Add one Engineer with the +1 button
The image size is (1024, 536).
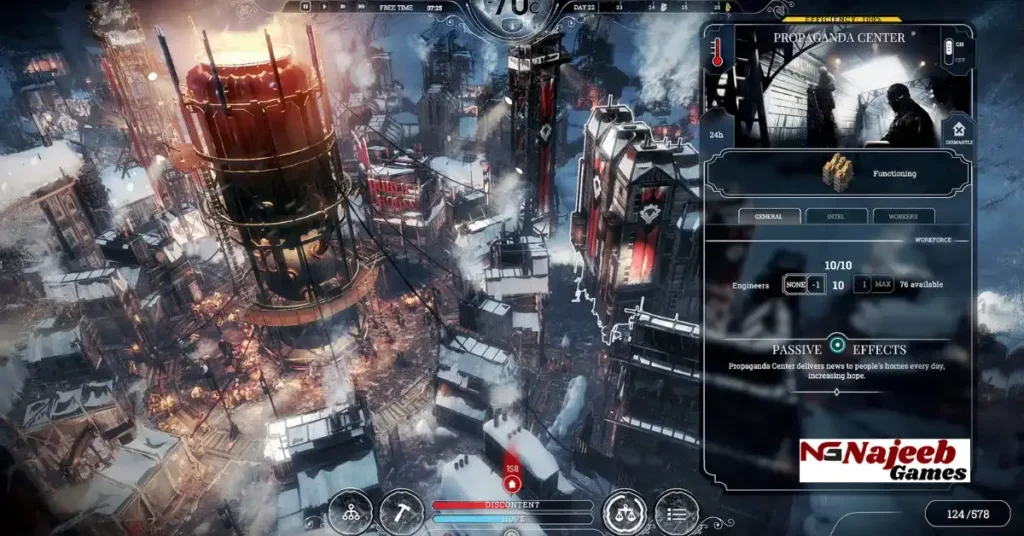click(x=862, y=285)
